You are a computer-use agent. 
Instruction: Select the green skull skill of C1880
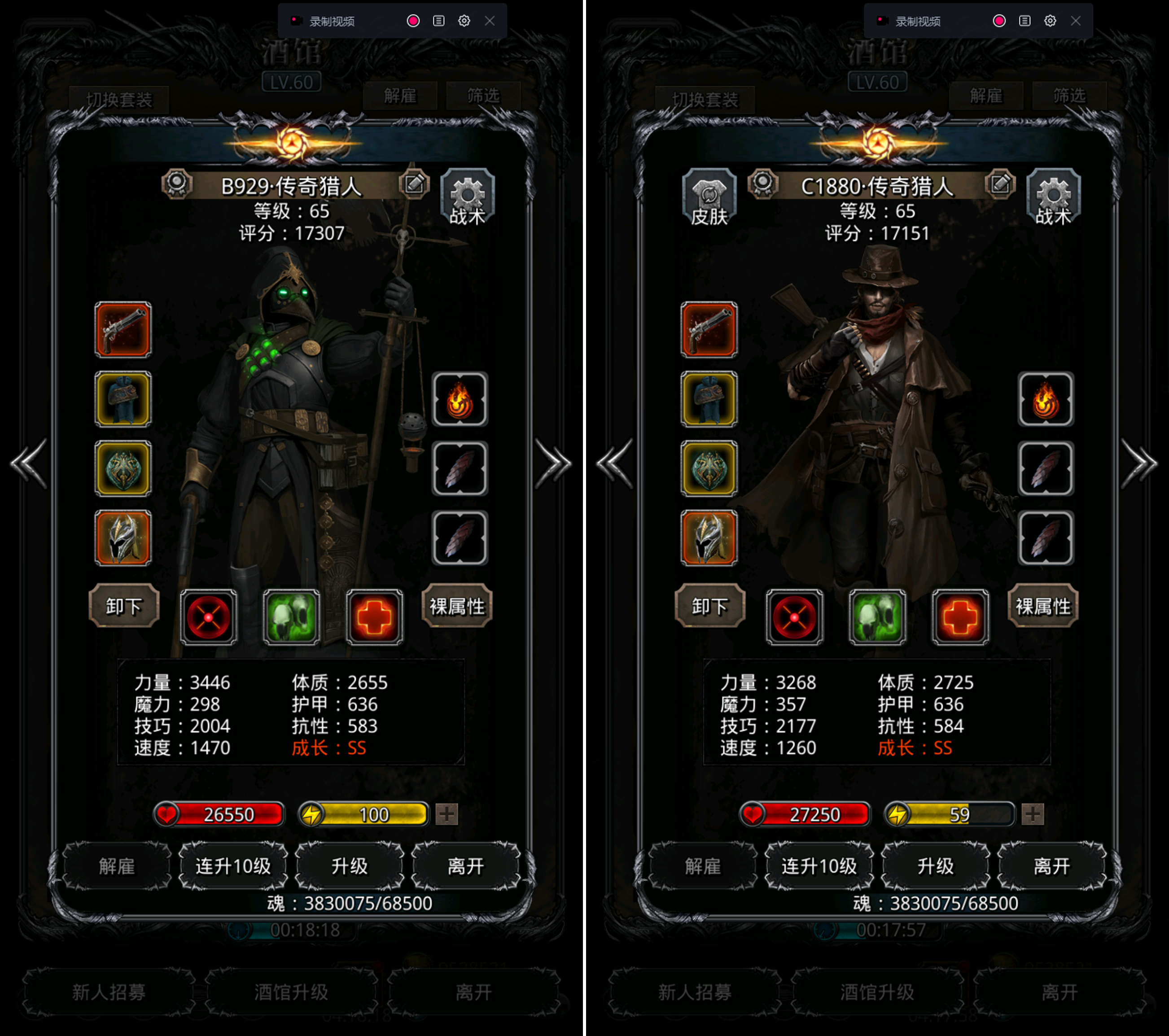877,617
